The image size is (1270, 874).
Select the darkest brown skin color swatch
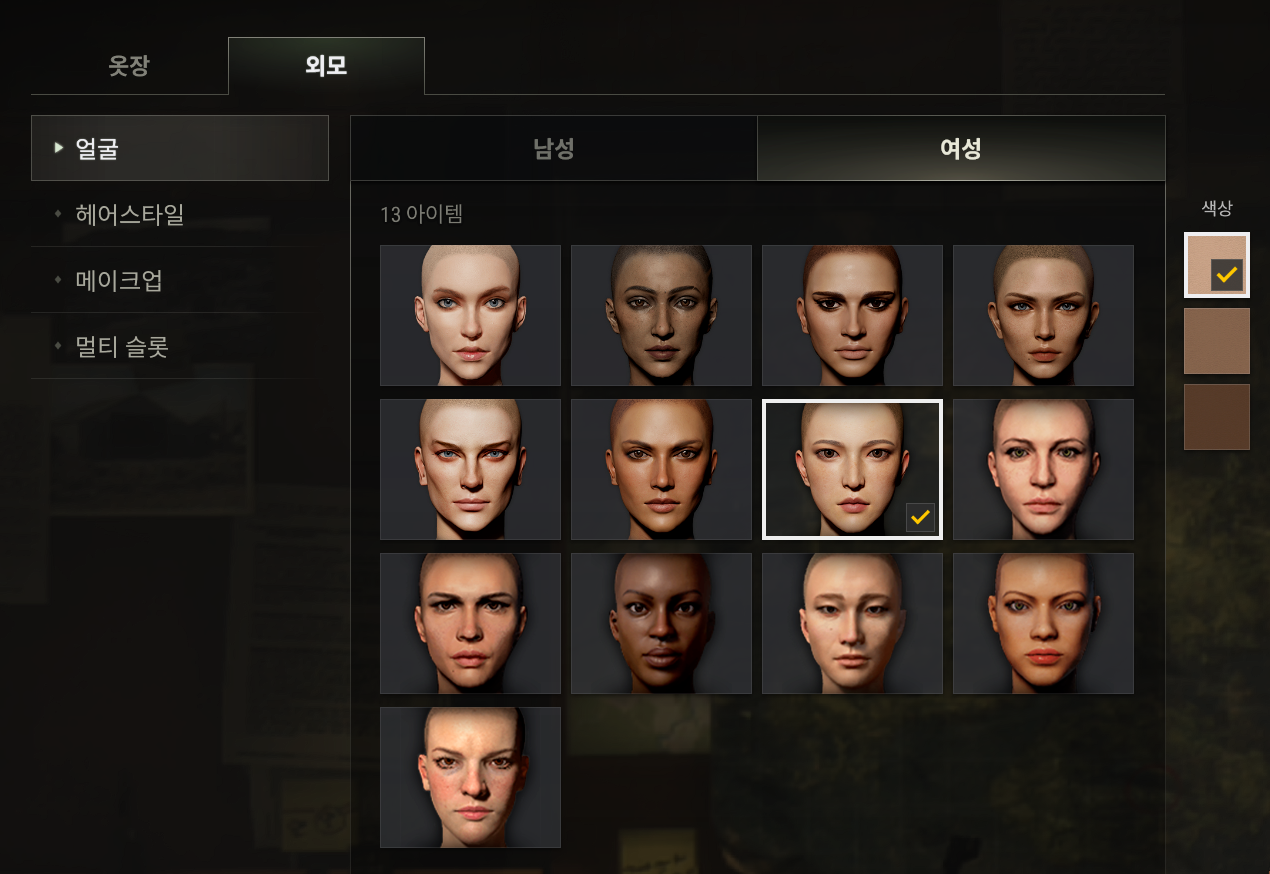click(x=1216, y=417)
